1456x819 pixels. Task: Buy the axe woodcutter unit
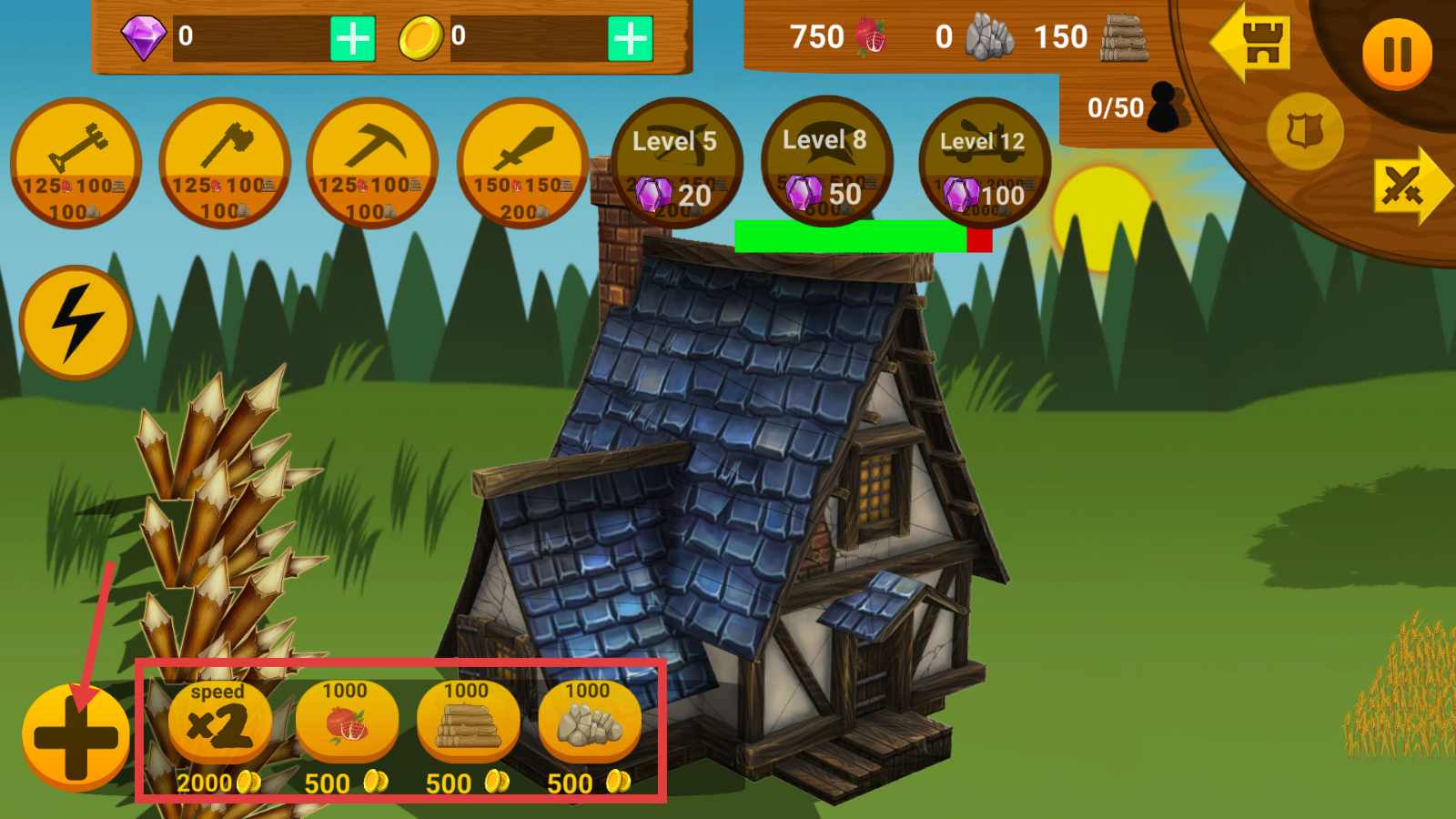(224, 163)
